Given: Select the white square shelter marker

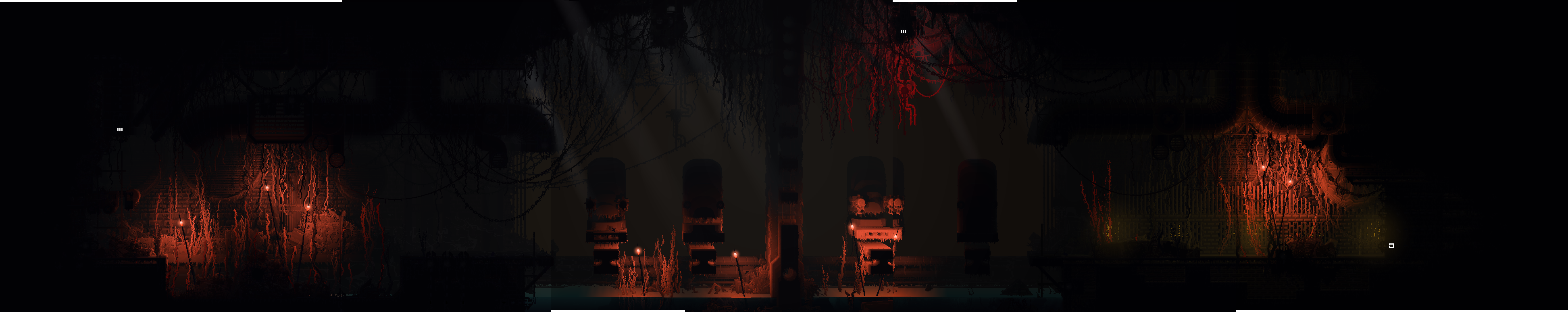Looking at the screenshot, I should tap(1391, 246).
